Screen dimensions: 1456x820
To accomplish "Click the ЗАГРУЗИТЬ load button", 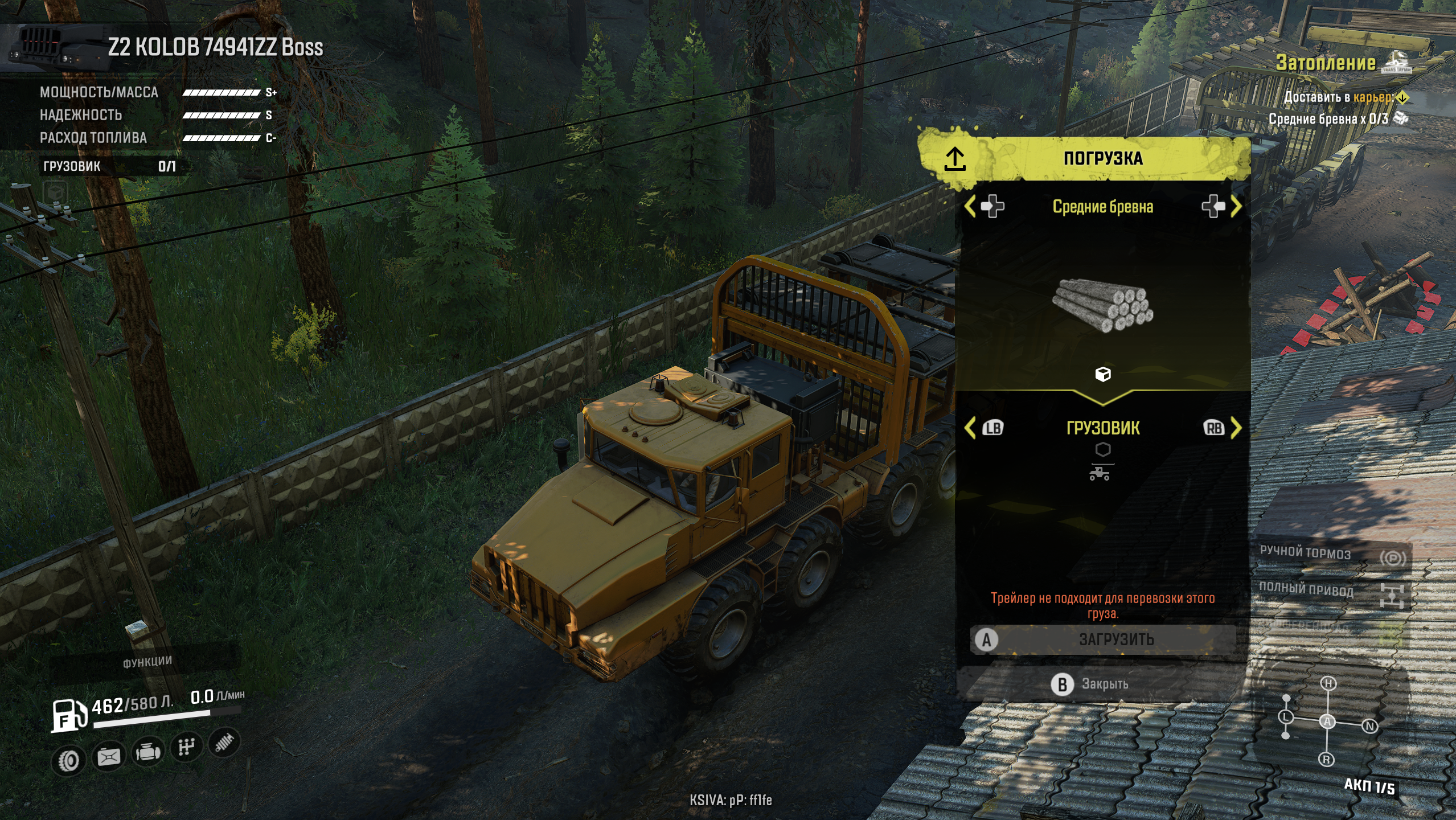I will pos(1104,639).
